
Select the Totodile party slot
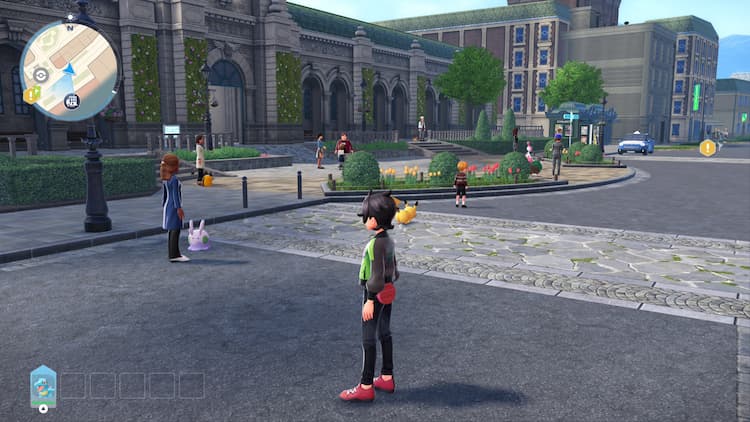tap(43, 386)
